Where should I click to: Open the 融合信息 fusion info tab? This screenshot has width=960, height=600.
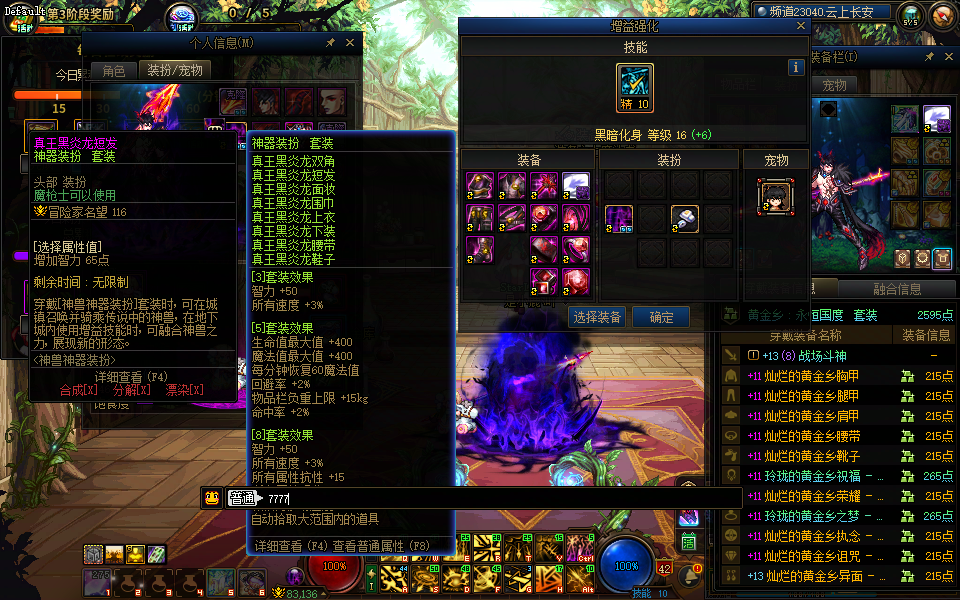897,289
